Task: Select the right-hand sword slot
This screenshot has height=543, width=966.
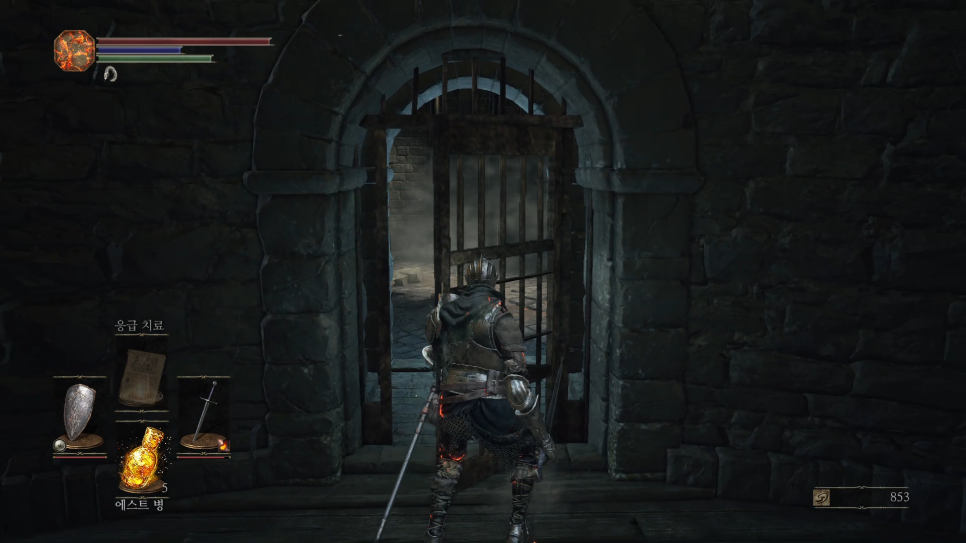Action: (205, 416)
